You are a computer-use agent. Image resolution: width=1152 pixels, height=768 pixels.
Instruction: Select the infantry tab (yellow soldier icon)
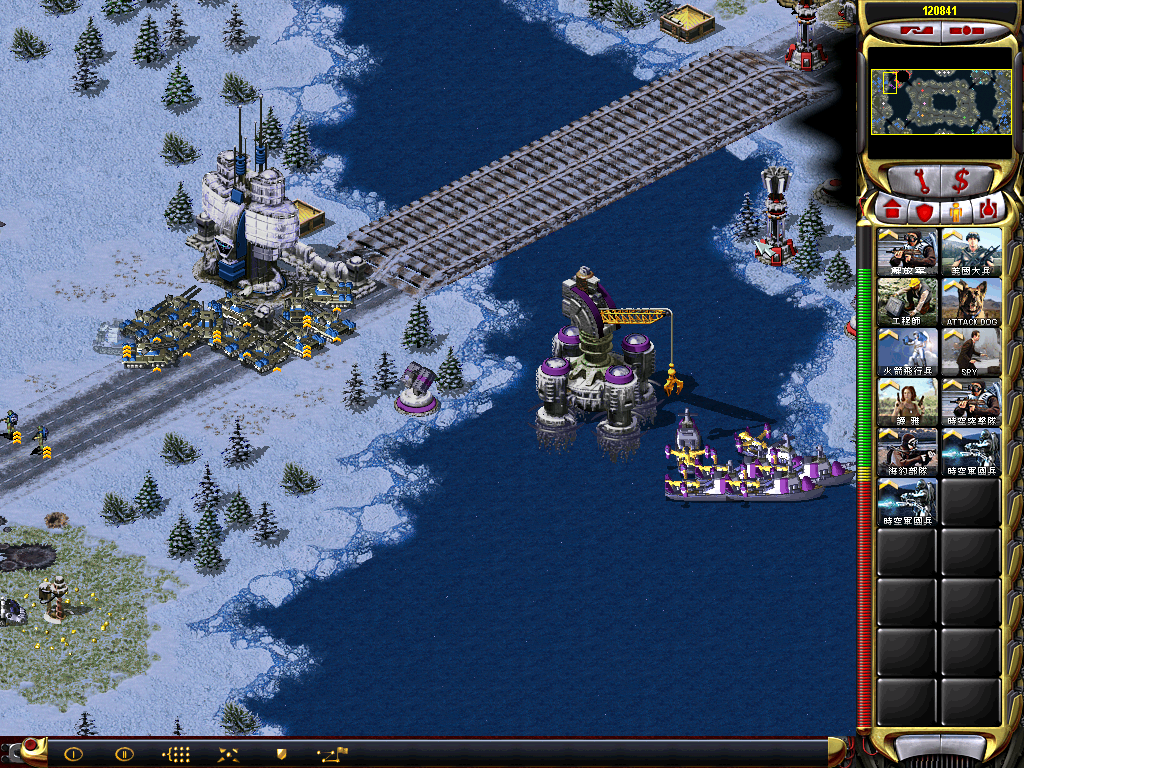click(x=956, y=211)
